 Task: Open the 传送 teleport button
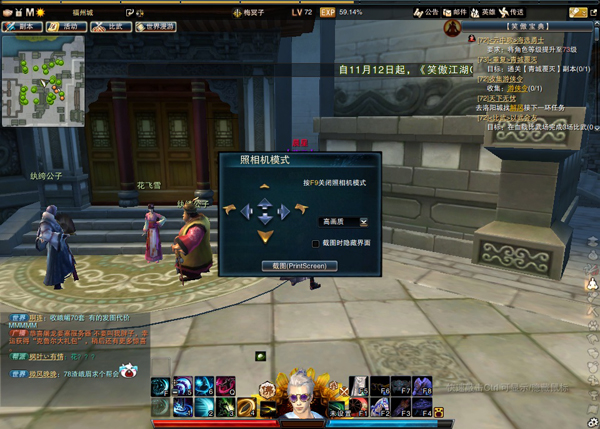(x=511, y=12)
